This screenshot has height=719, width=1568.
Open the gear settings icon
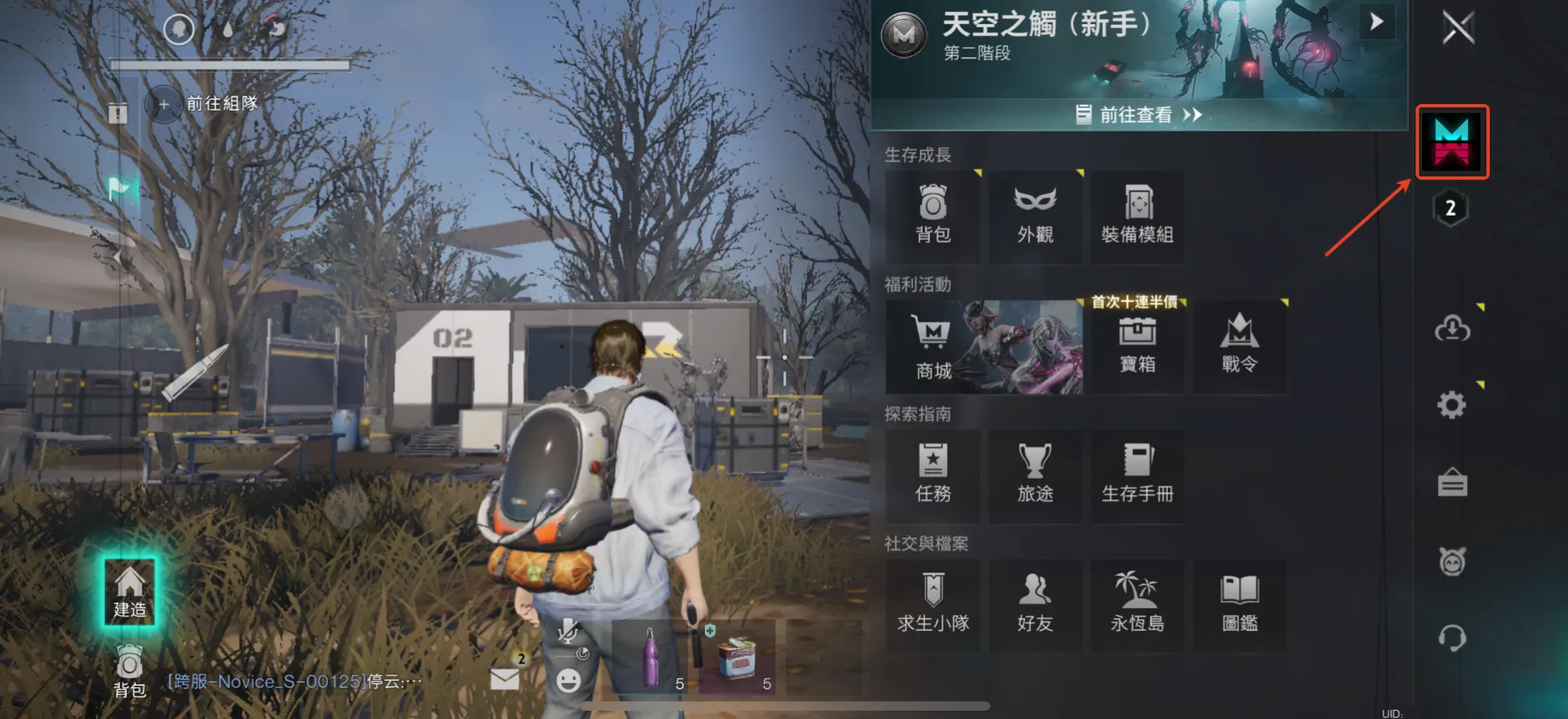tap(1451, 406)
